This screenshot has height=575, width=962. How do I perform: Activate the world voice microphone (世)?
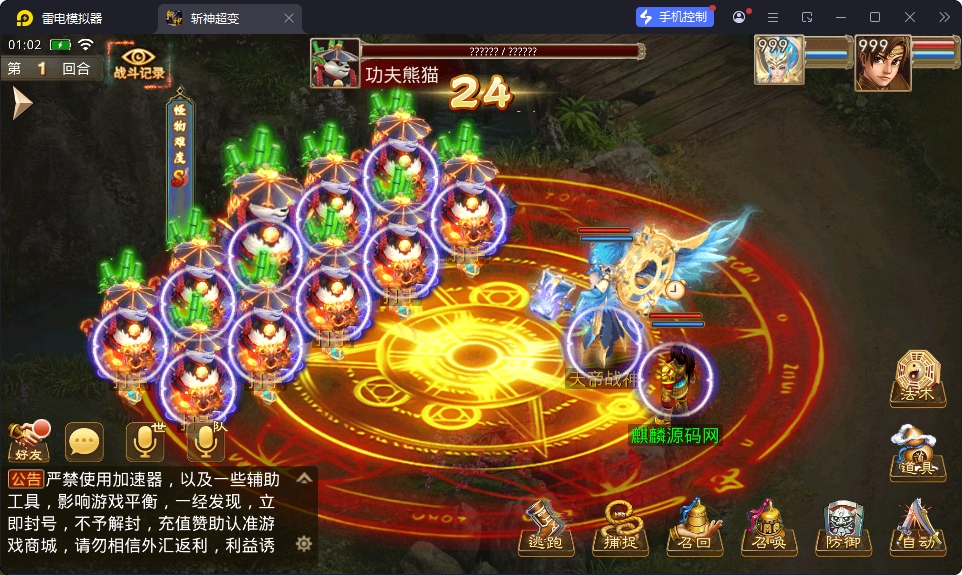(145, 441)
